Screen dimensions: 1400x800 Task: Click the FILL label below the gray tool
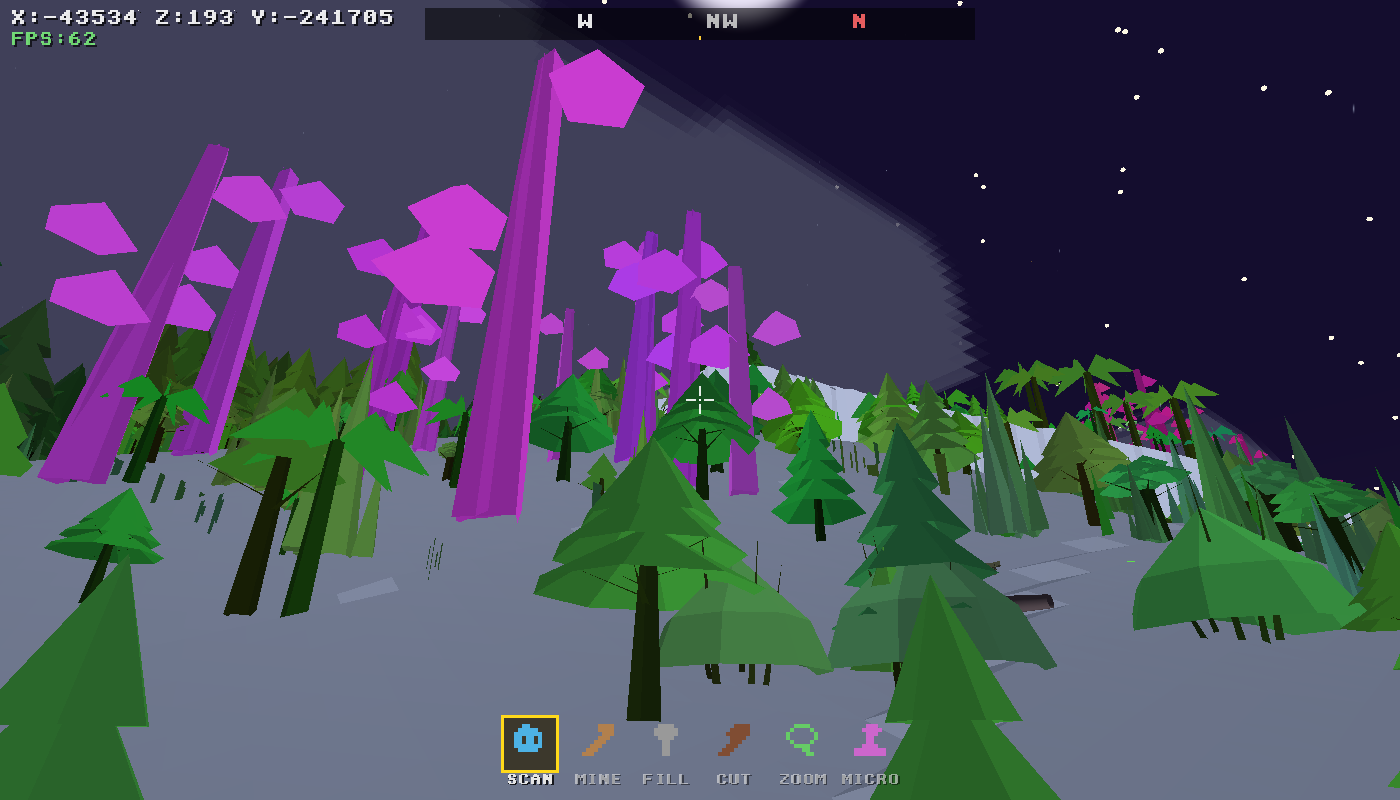click(666, 778)
